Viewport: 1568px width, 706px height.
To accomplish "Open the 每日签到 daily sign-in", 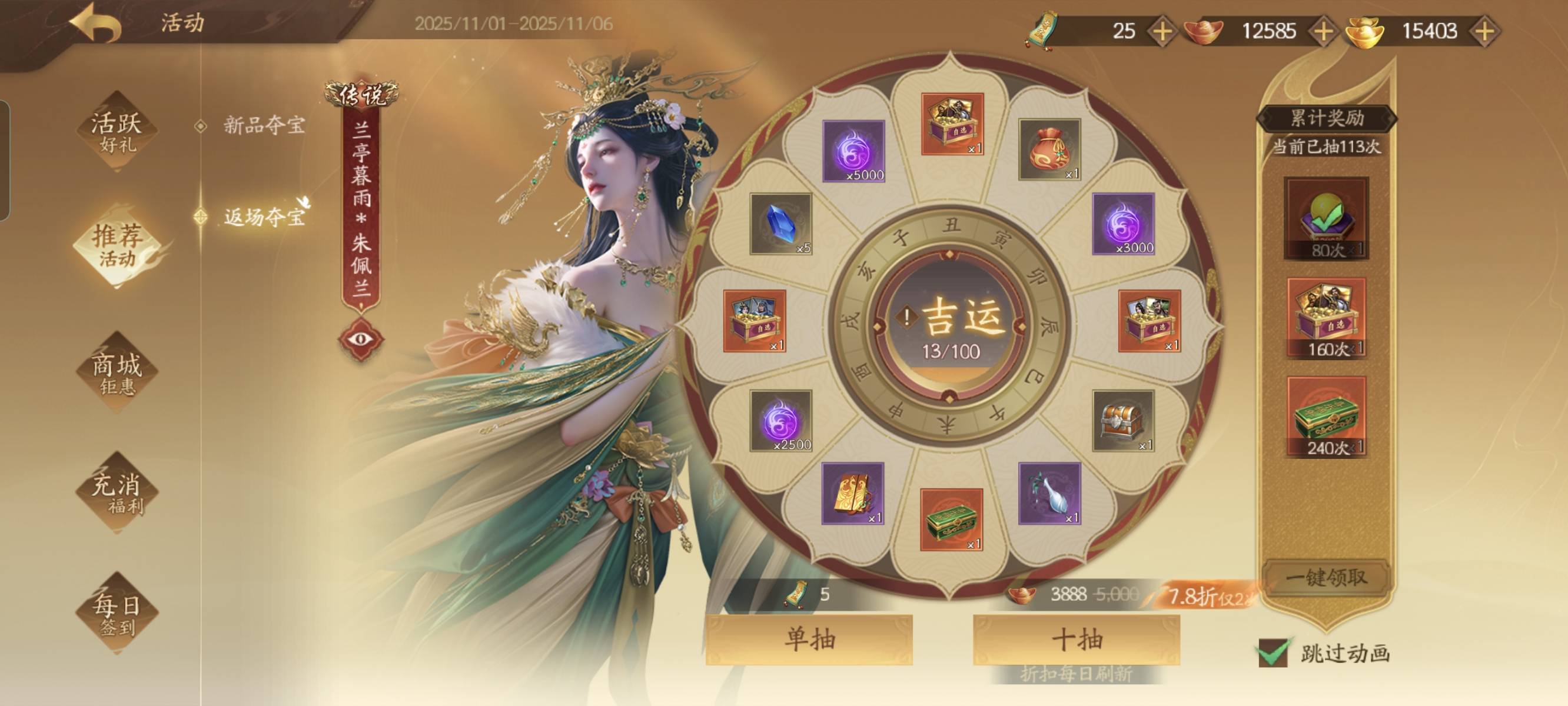I will pos(117,613).
